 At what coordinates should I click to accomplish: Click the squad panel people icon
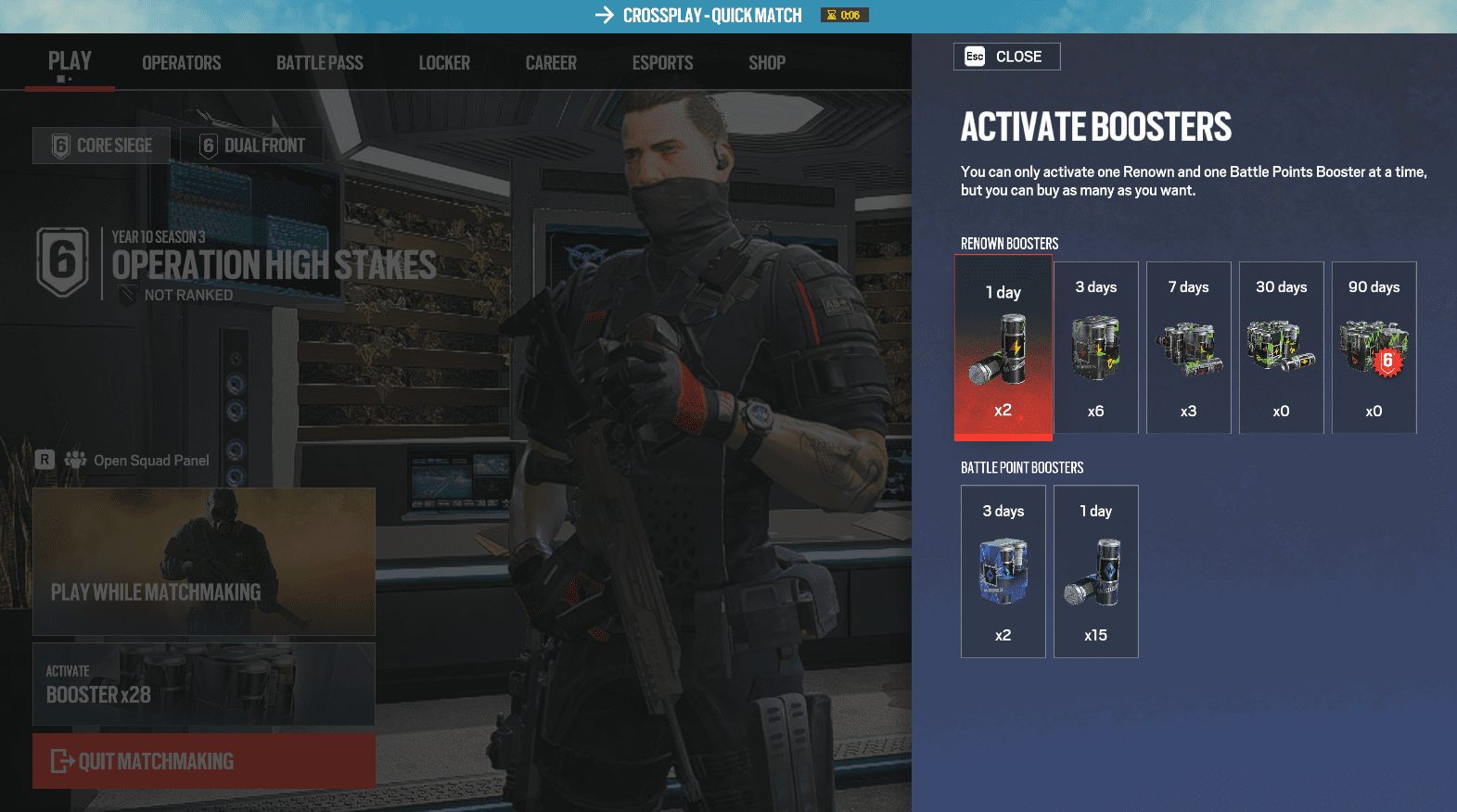(75, 458)
